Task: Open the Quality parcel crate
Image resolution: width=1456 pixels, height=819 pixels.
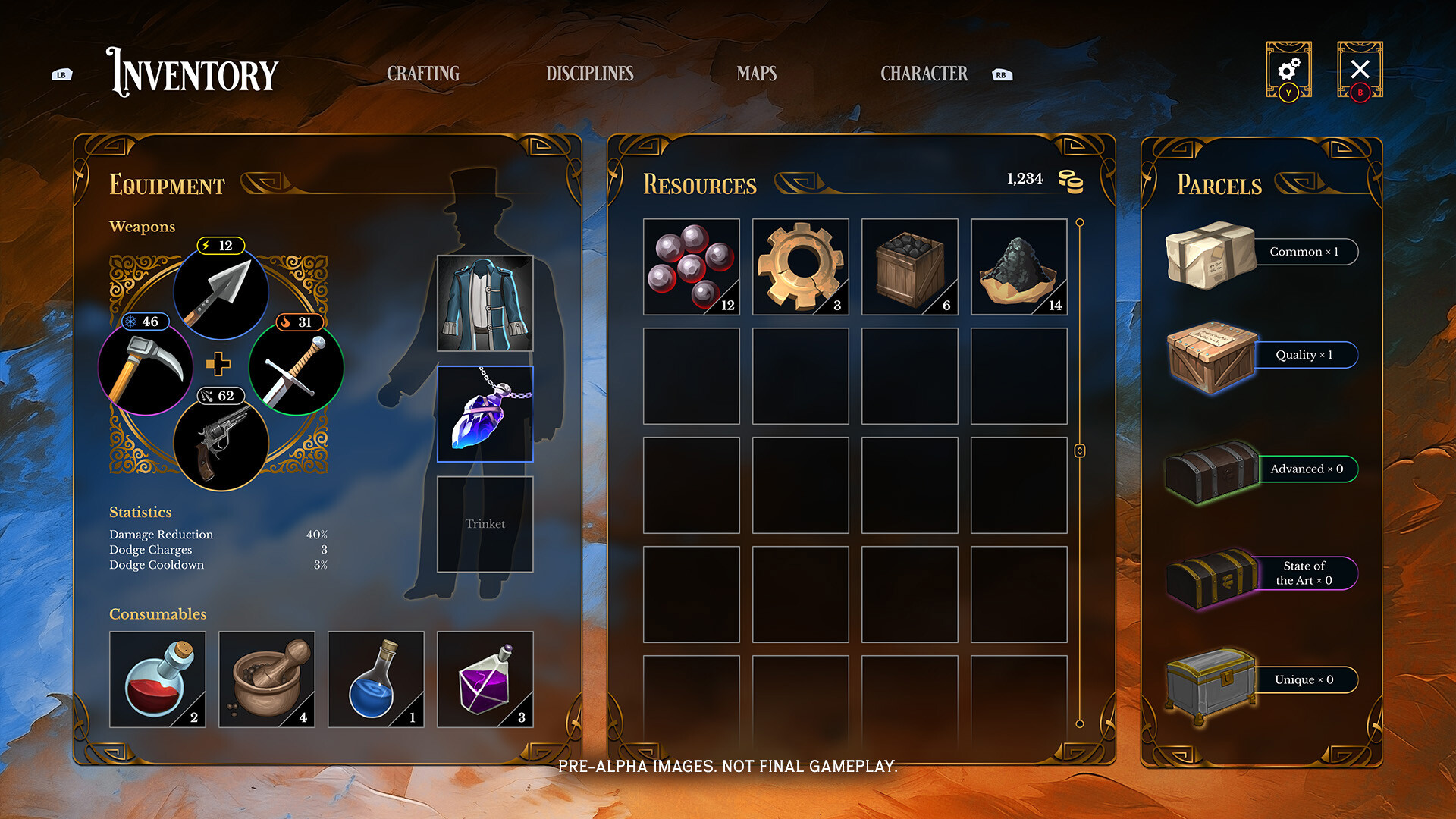Action: point(1211,356)
